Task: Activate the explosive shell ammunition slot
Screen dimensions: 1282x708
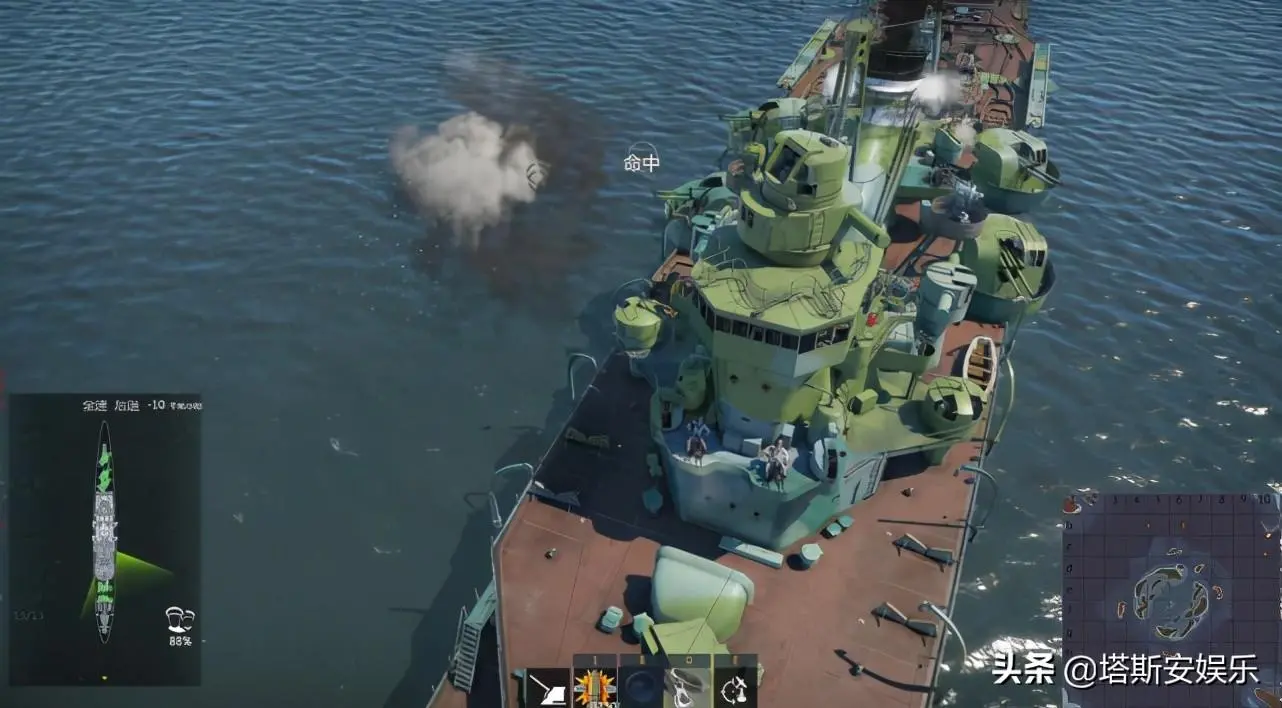Action: tap(593, 688)
